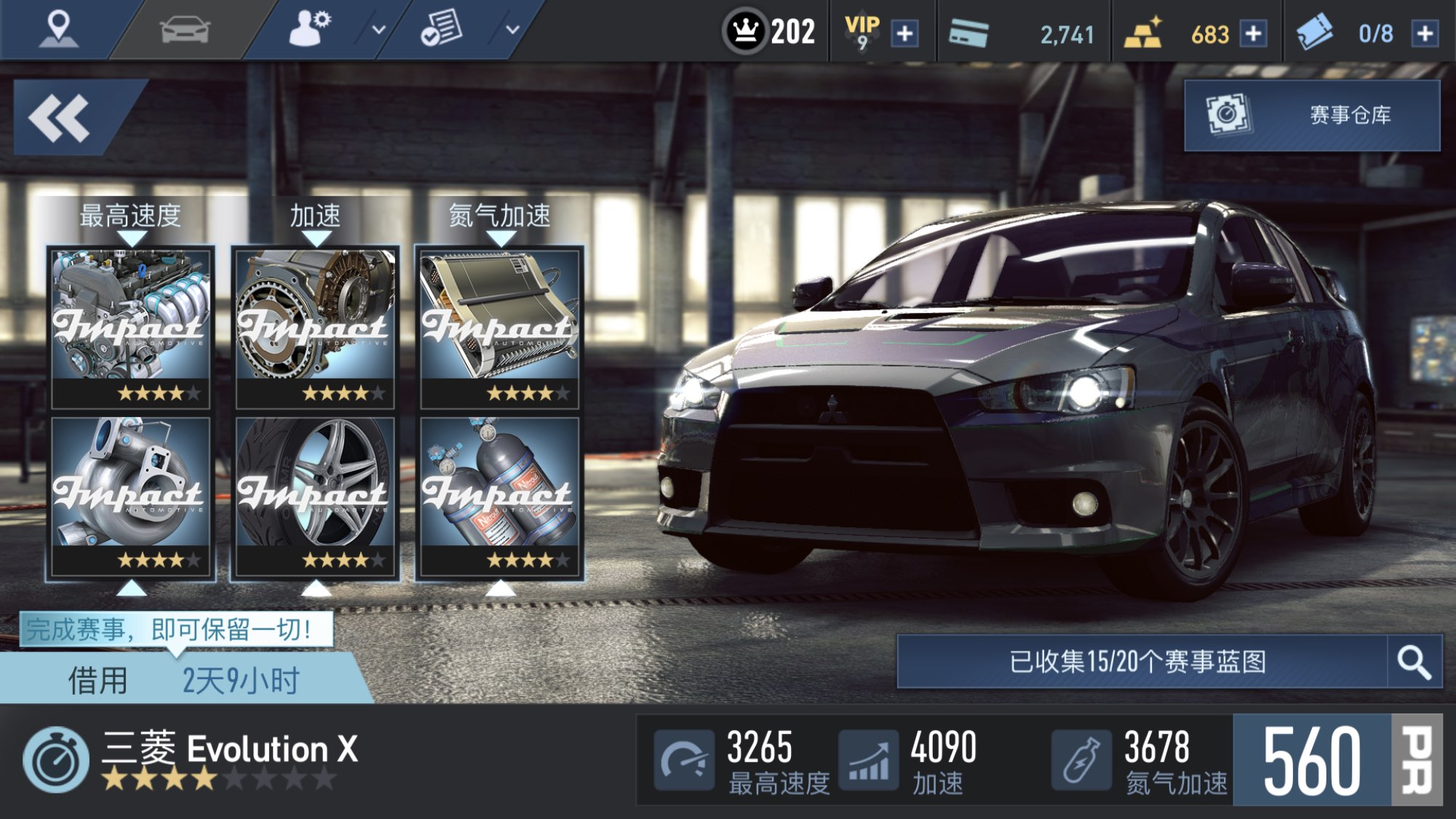Open the map location tab
1456x819 pixels.
pyautogui.click(x=58, y=30)
